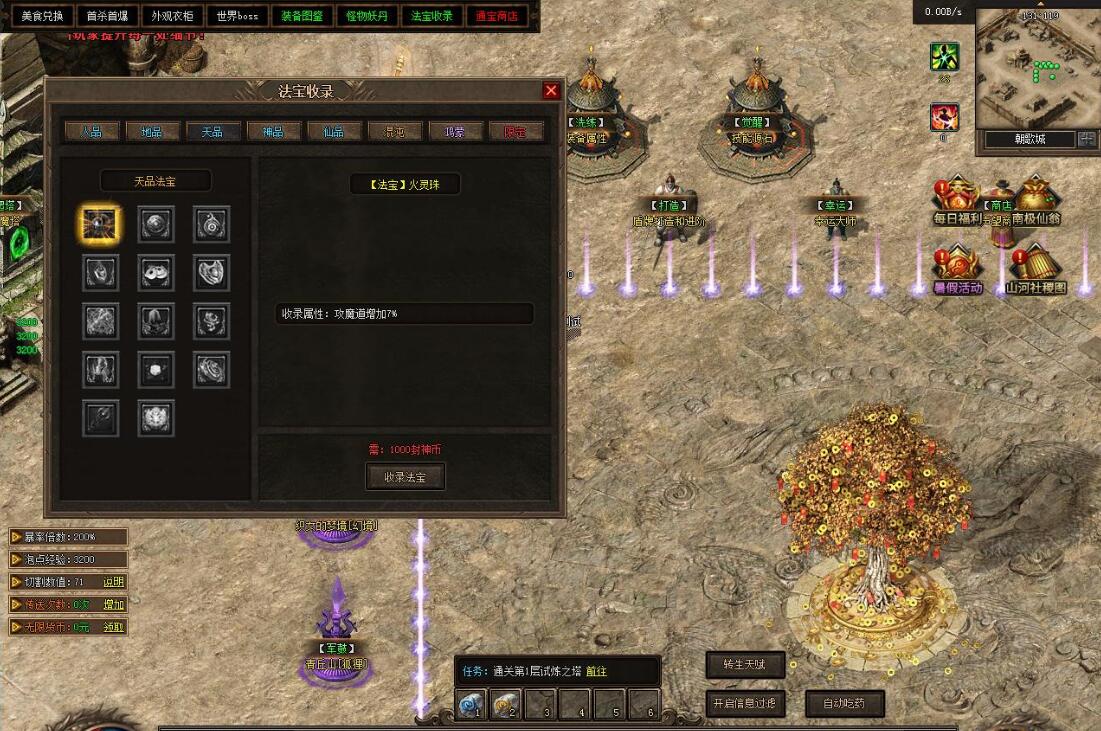The image size is (1101, 731).
Task: Open the 装备图鉴 menu
Action: [301, 16]
